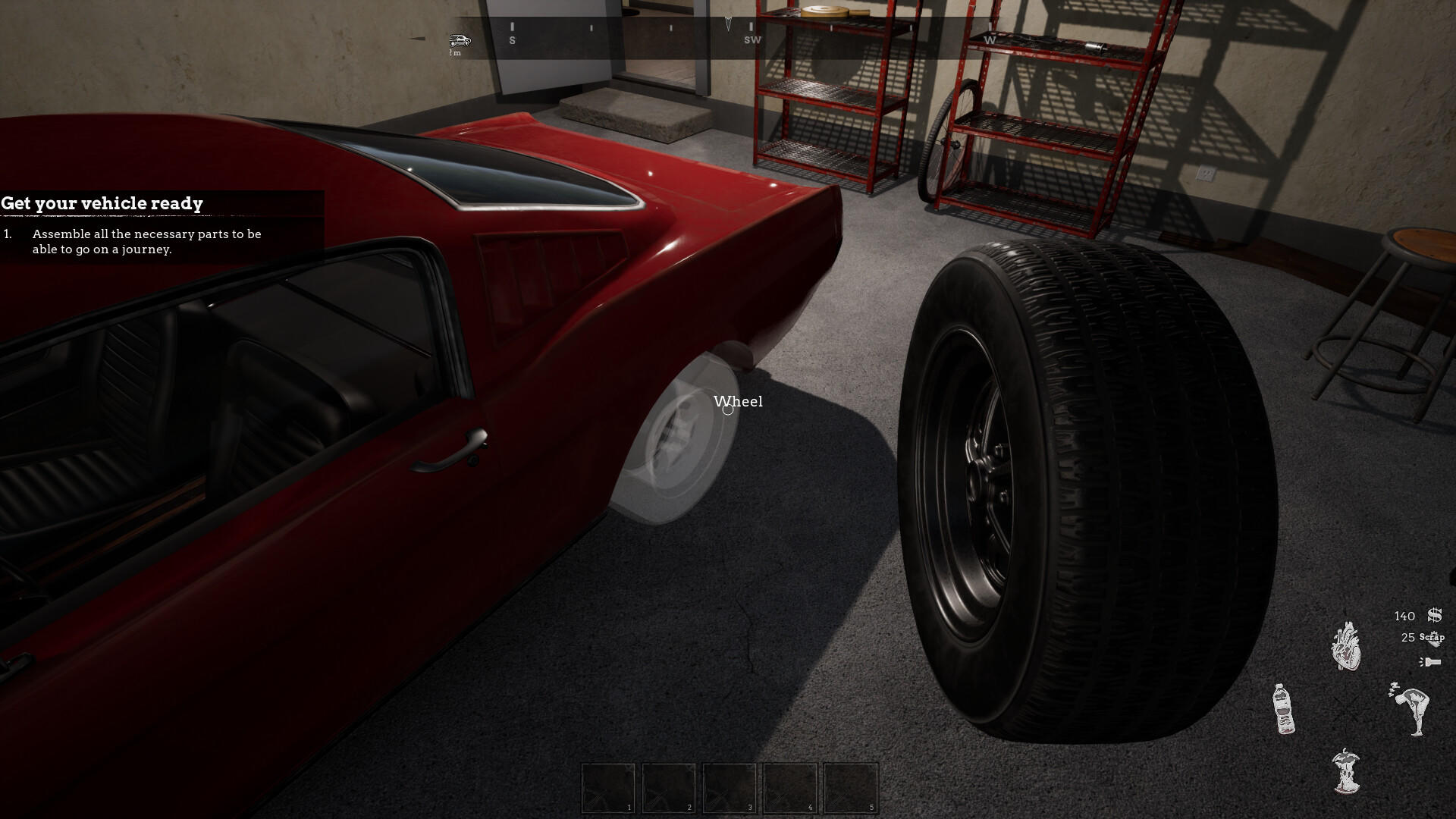Click the Get your vehicle ready title
This screenshot has width=1456, height=819.
(102, 203)
